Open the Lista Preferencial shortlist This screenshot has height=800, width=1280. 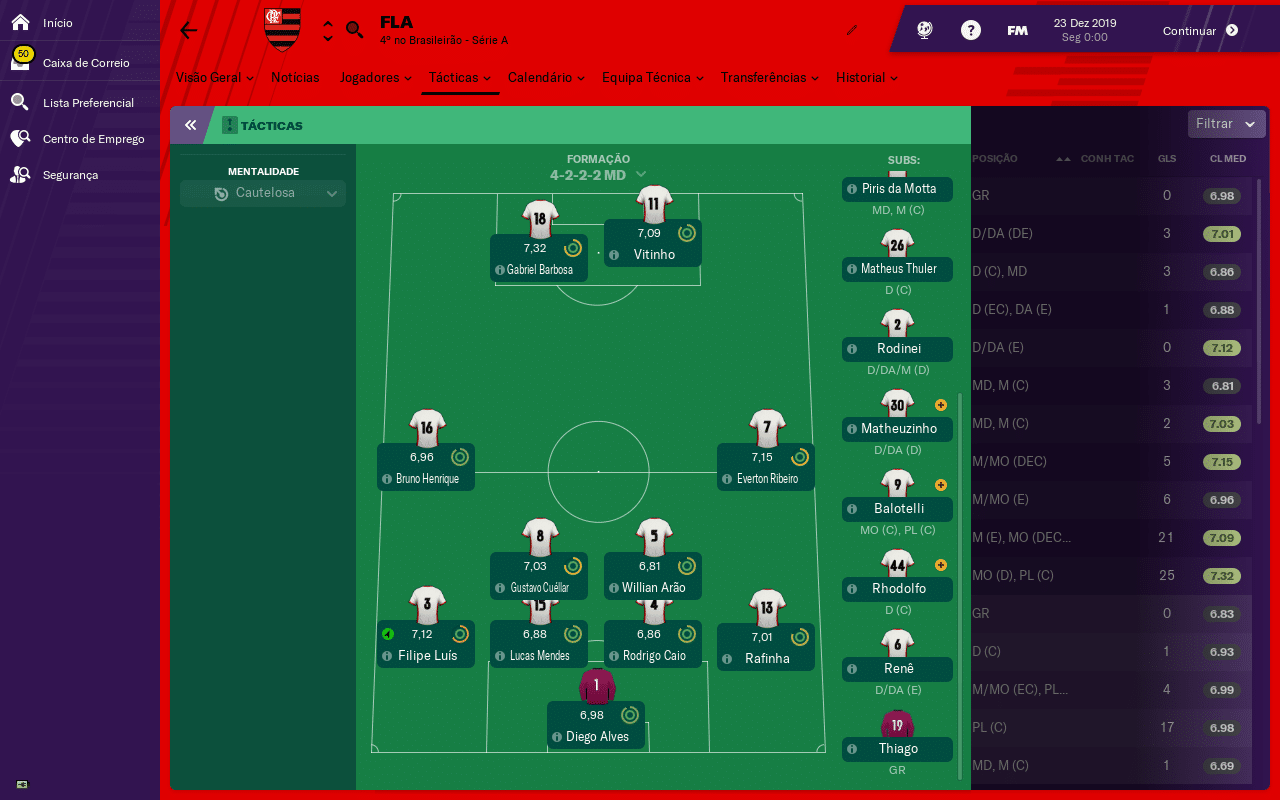[87, 102]
